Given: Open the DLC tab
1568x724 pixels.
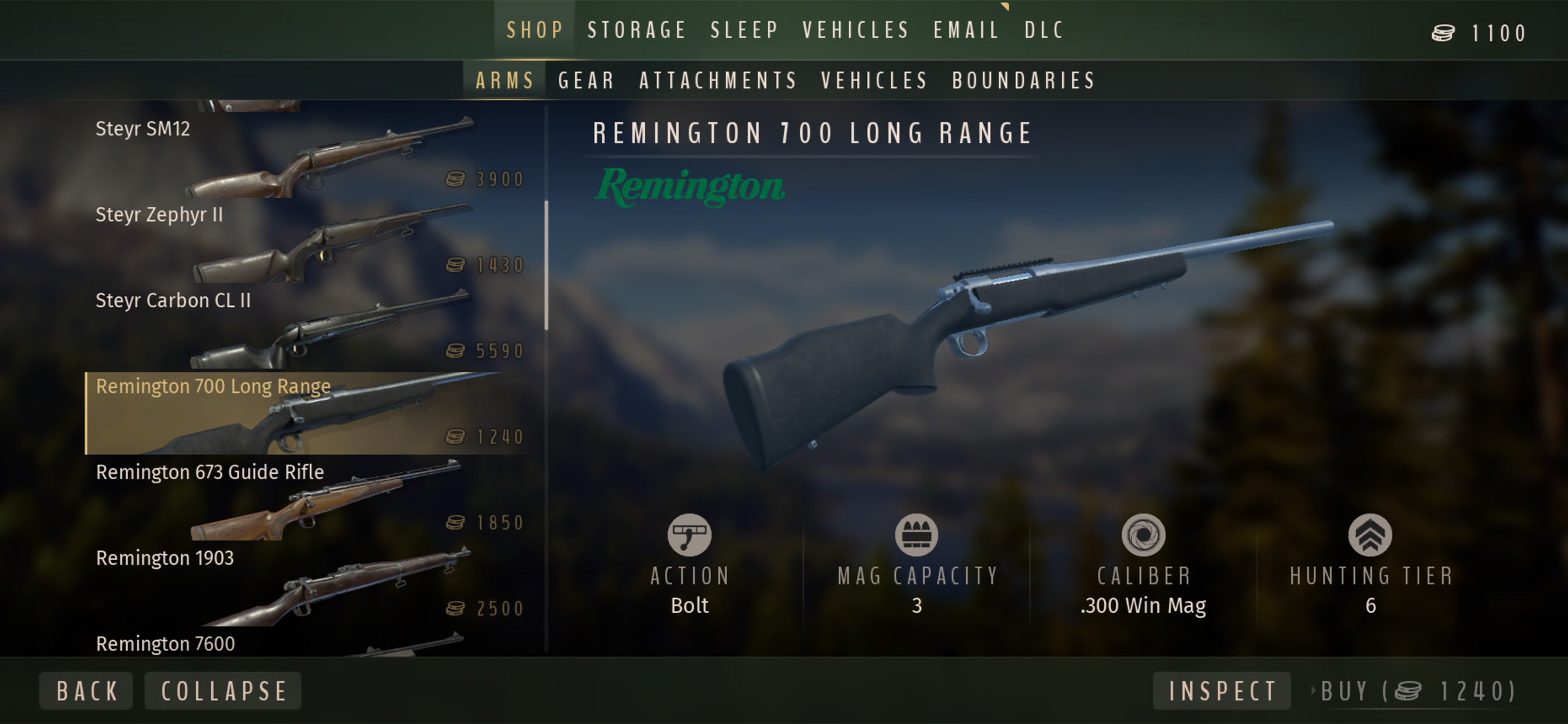Looking at the screenshot, I should [x=1044, y=30].
